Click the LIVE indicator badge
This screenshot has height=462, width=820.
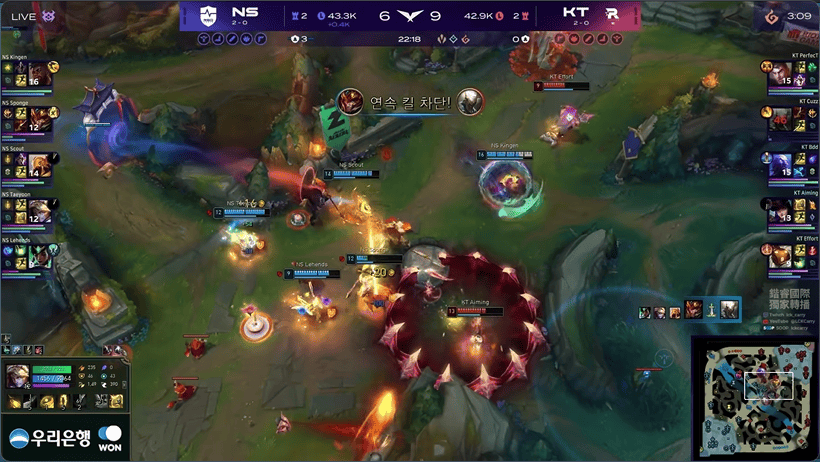tap(28, 15)
